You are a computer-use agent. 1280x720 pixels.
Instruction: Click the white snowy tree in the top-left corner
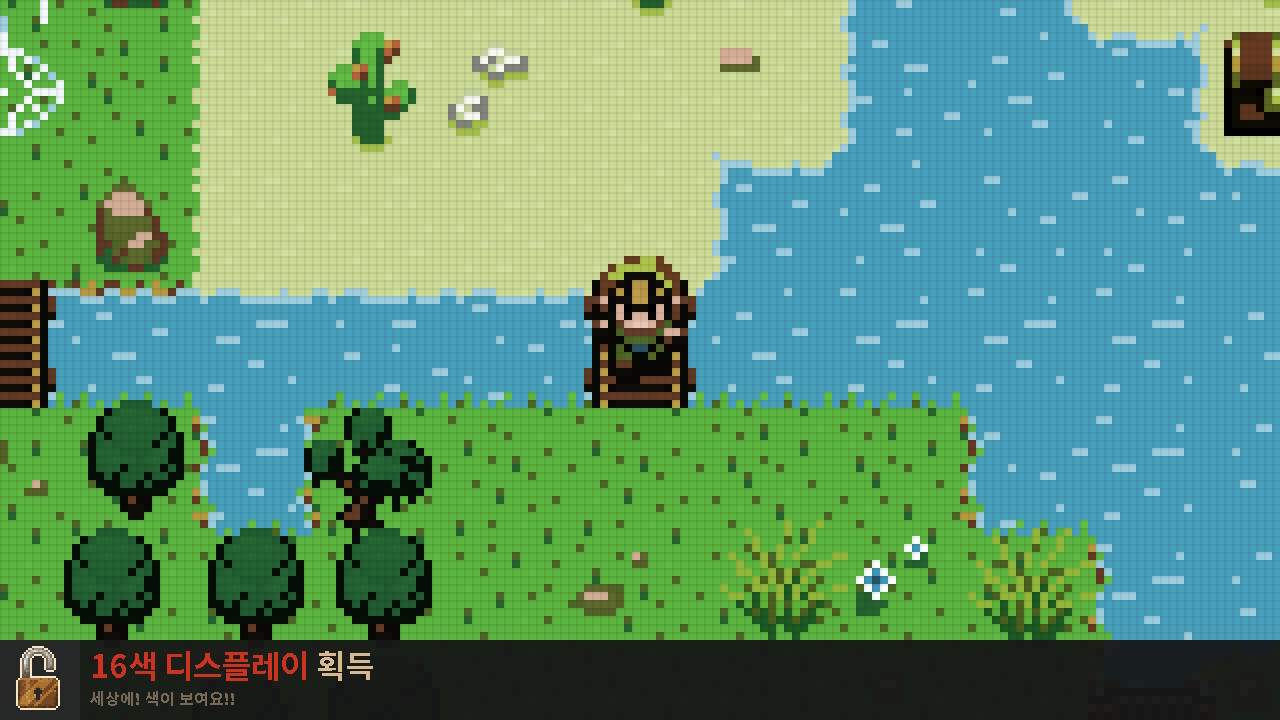pyautogui.click(x=30, y=60)
